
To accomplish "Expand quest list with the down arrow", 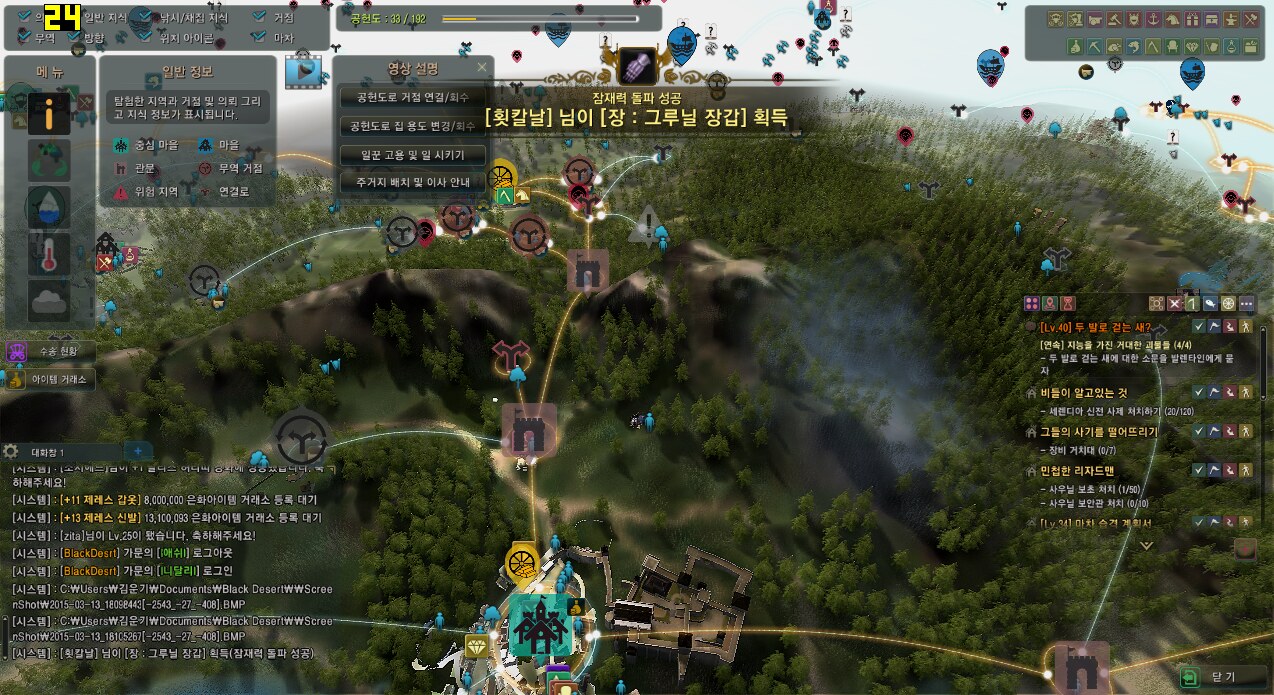I will (x=1147, y=546).
